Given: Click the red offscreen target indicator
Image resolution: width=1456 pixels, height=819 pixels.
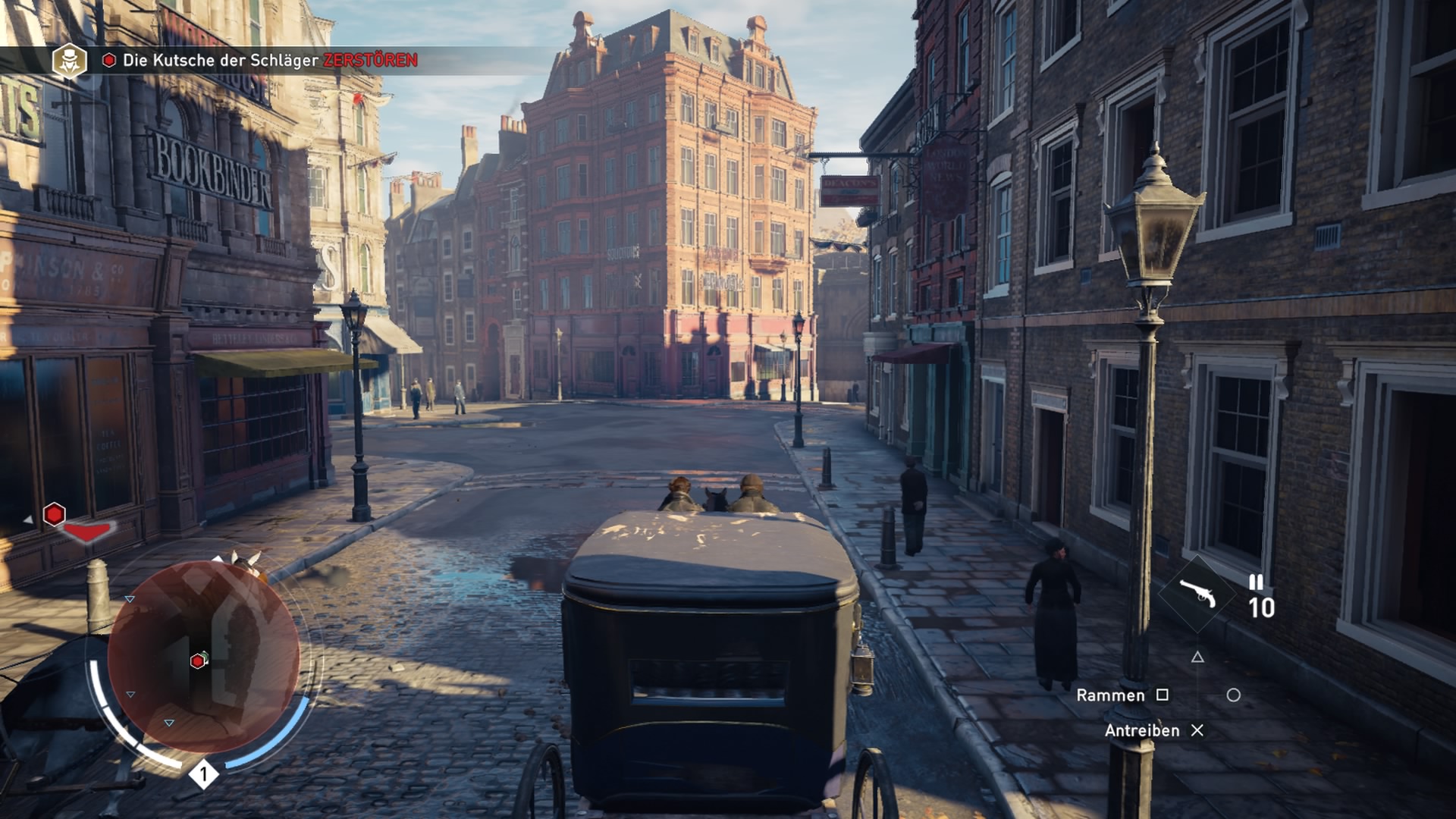Looking at the screenshot, I should tap(55, 515).
